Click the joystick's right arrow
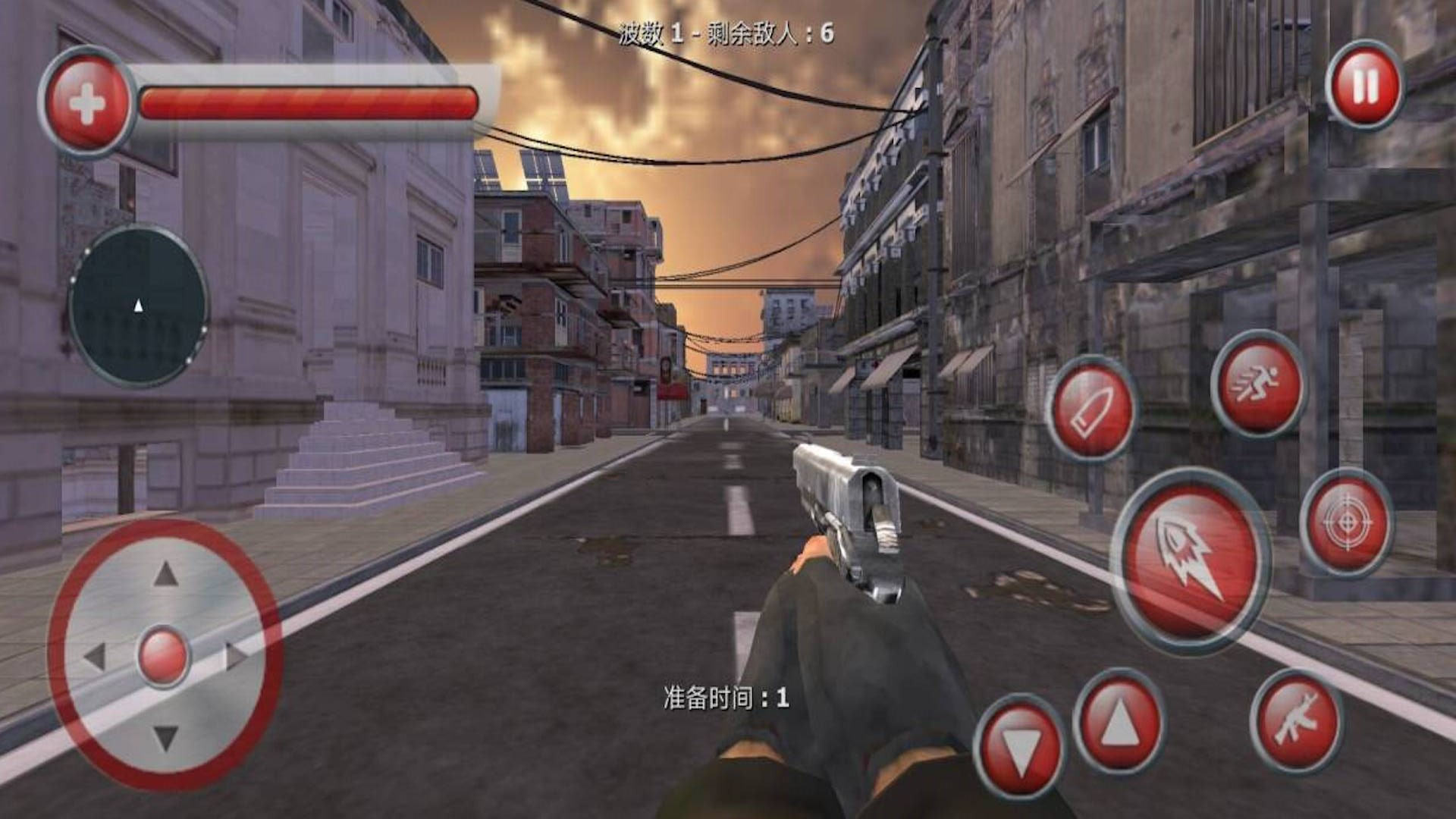Screen dimensions: 1456x819 point(237,655)
